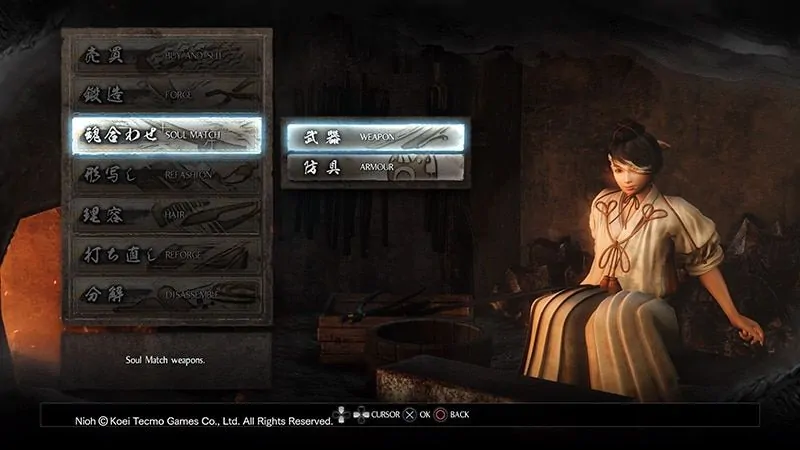
Task: Open the Refashion menu
Action: (166, 175)
